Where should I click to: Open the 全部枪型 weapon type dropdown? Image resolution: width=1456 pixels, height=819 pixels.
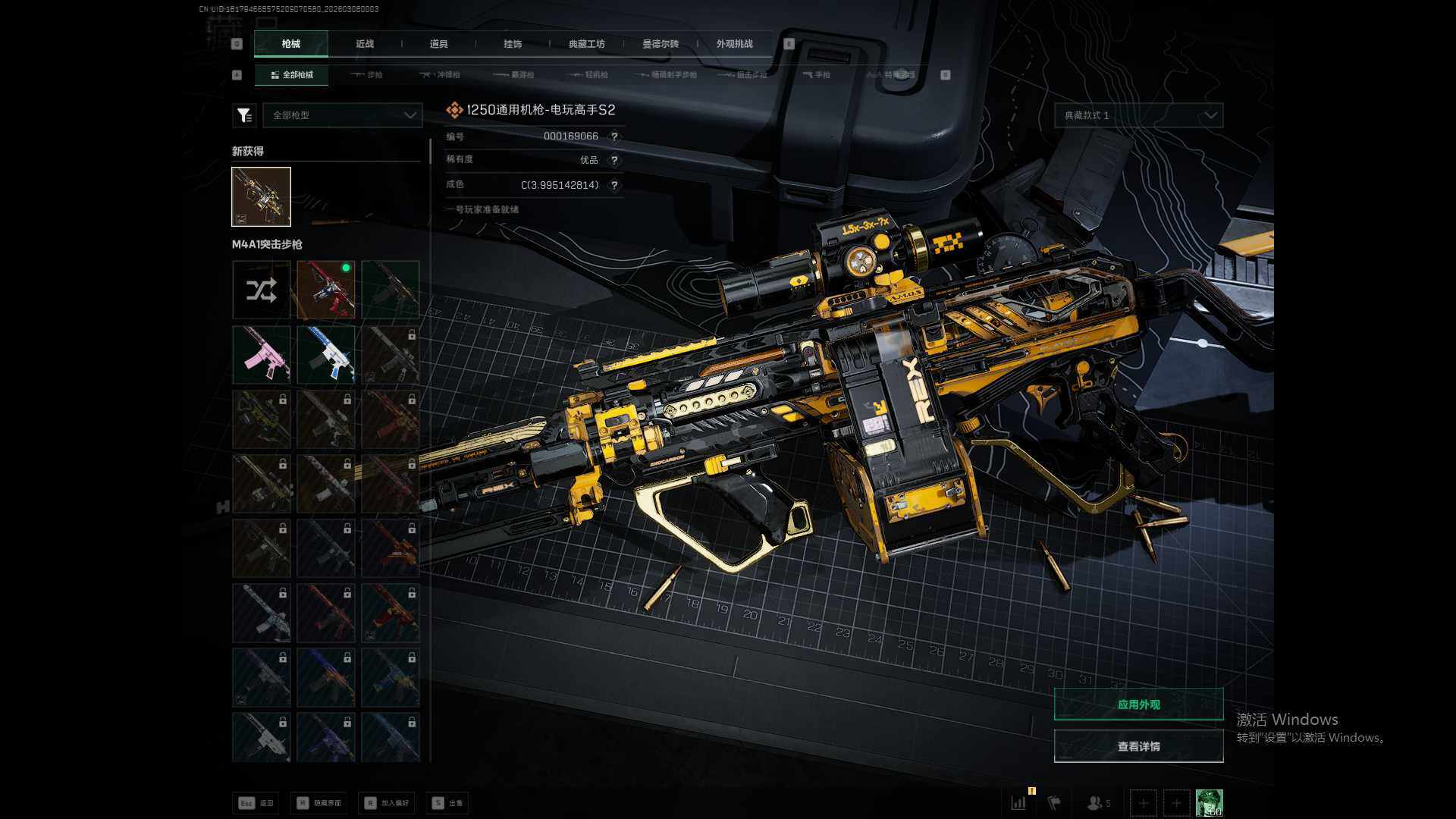tap(343, 115)
